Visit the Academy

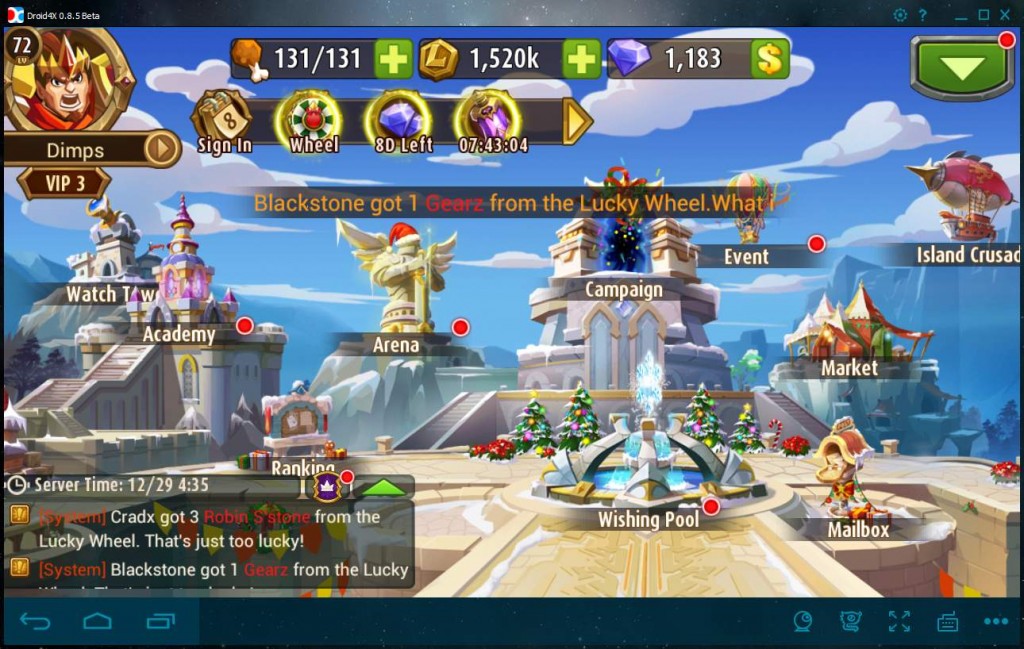pyautogui.click(x=179, y=334)
